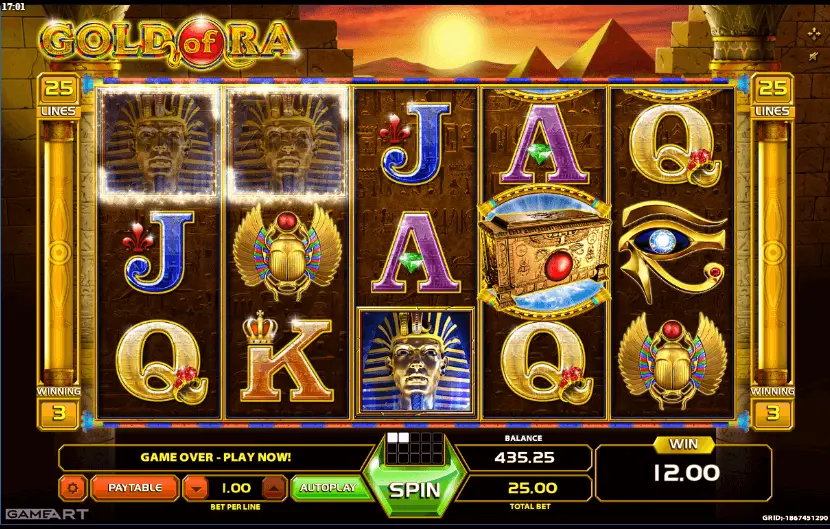Click the left 25 LINES indicator
Image resolution: width=830 pixels, height=529 pixels.
click(58, 93)
